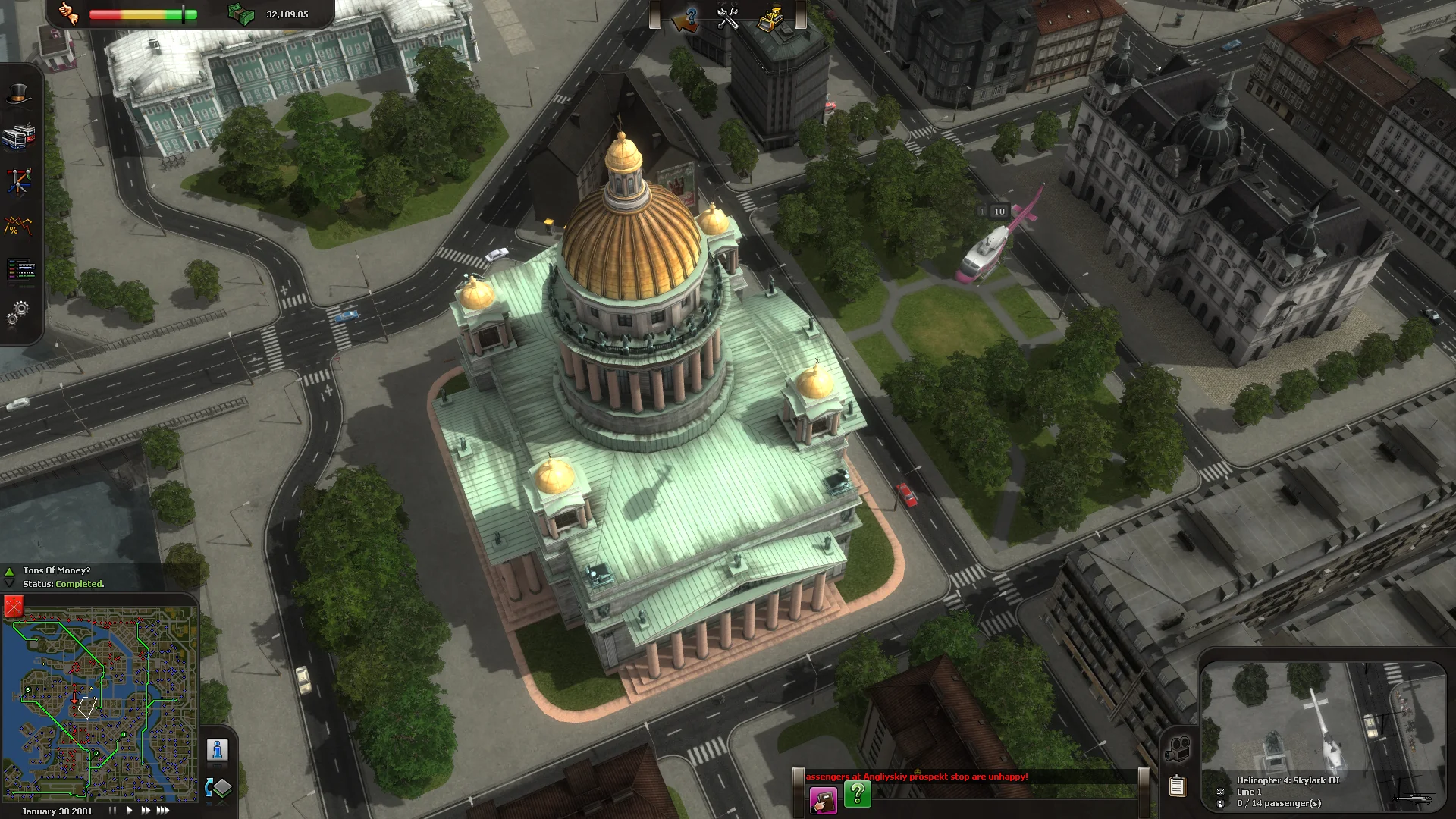This screenshot has height=819, width=1456.
Task: Pause the simulation with the pause button
Action: pos(112,810)
